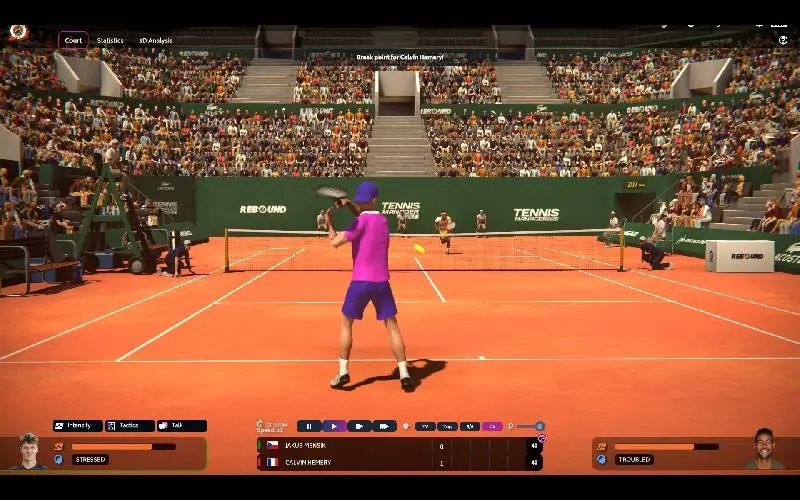Show the 3D Analysis tab
The image size is (800, 500).
click(155, 40)
